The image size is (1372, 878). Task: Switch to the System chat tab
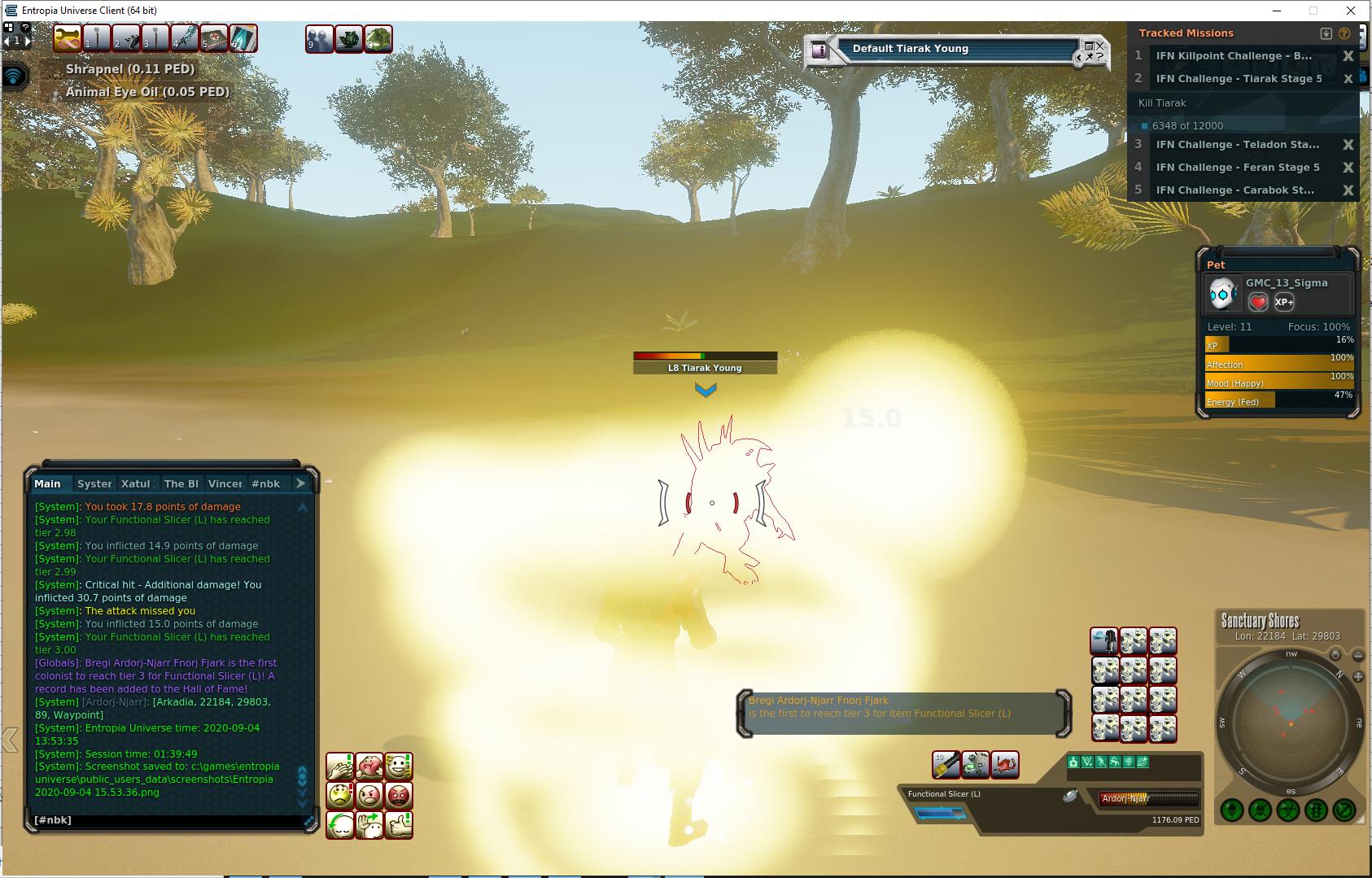pos(94,483)
